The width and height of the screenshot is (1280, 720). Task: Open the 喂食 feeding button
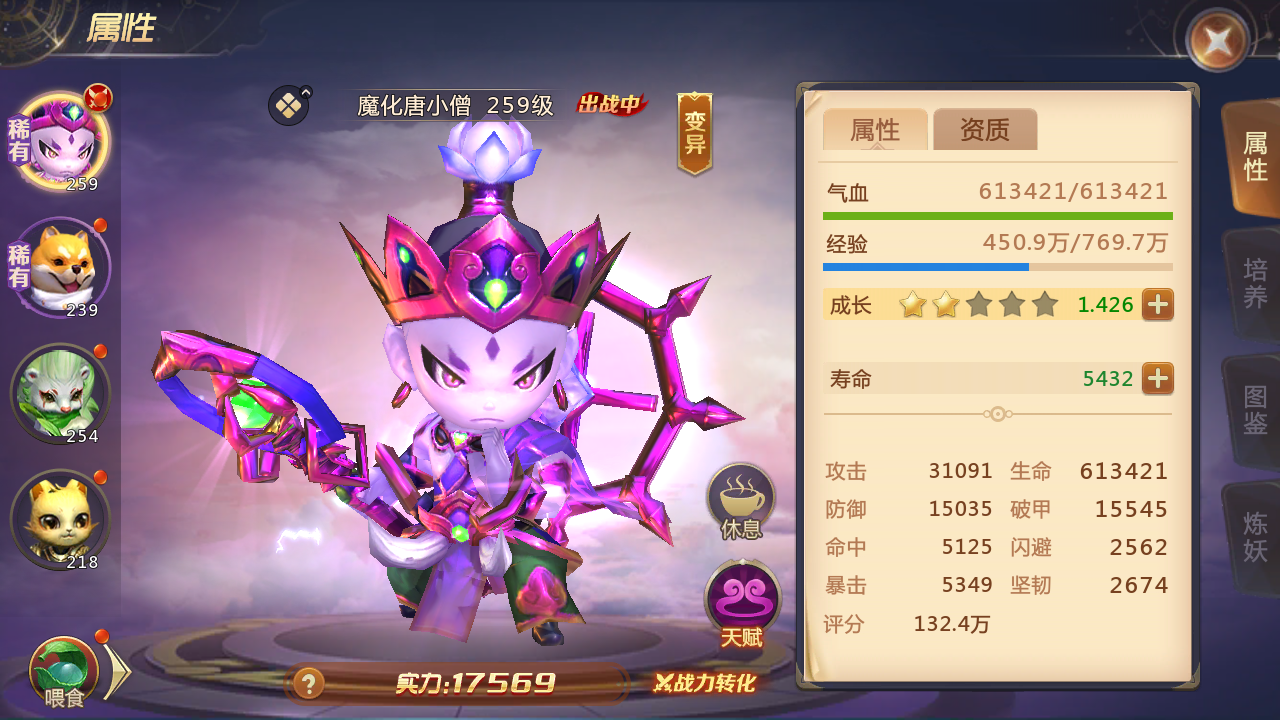[64, 672]
